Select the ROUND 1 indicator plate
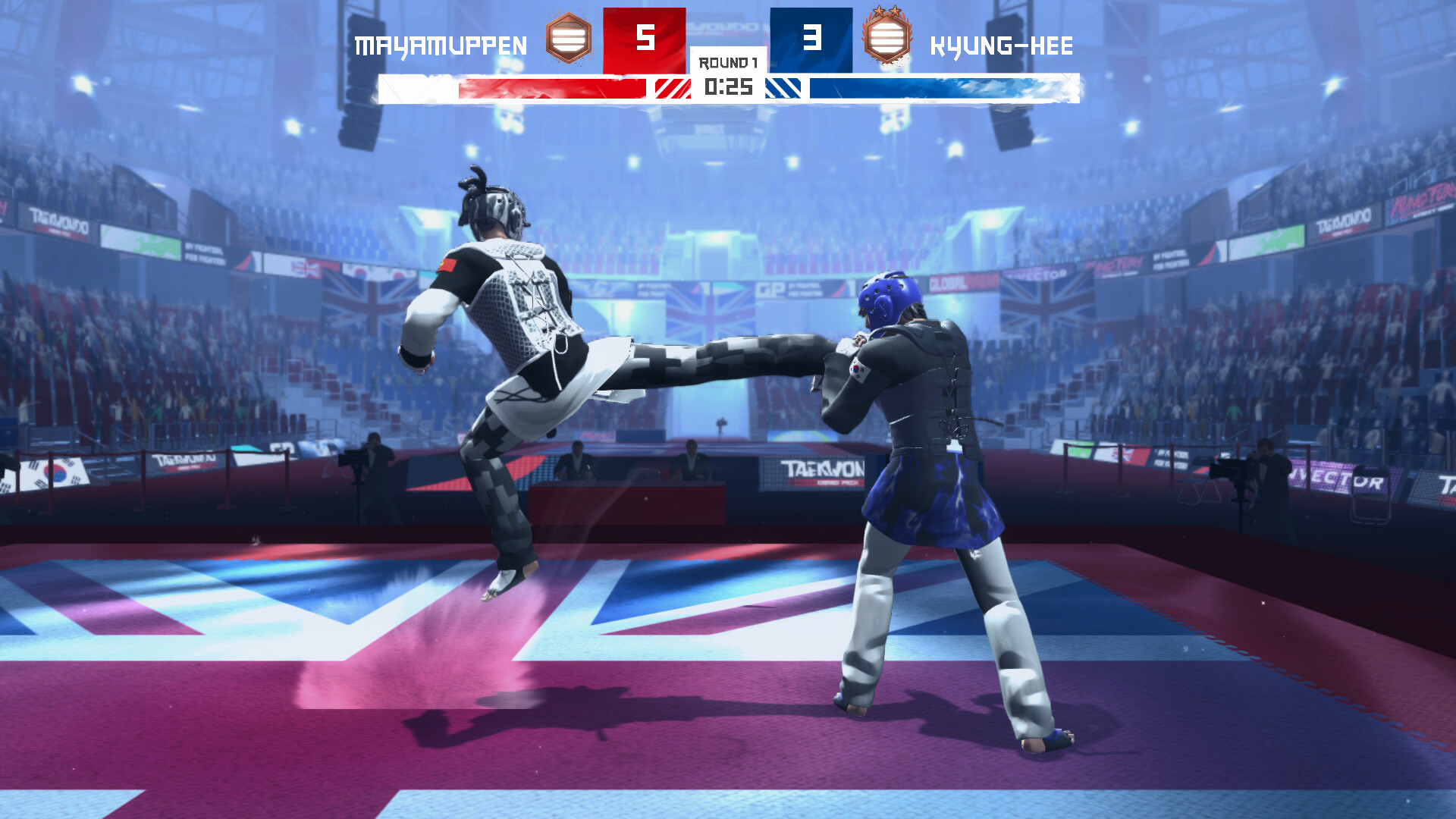The height and width of the screenshot is (819, 1456). [726, 64]
